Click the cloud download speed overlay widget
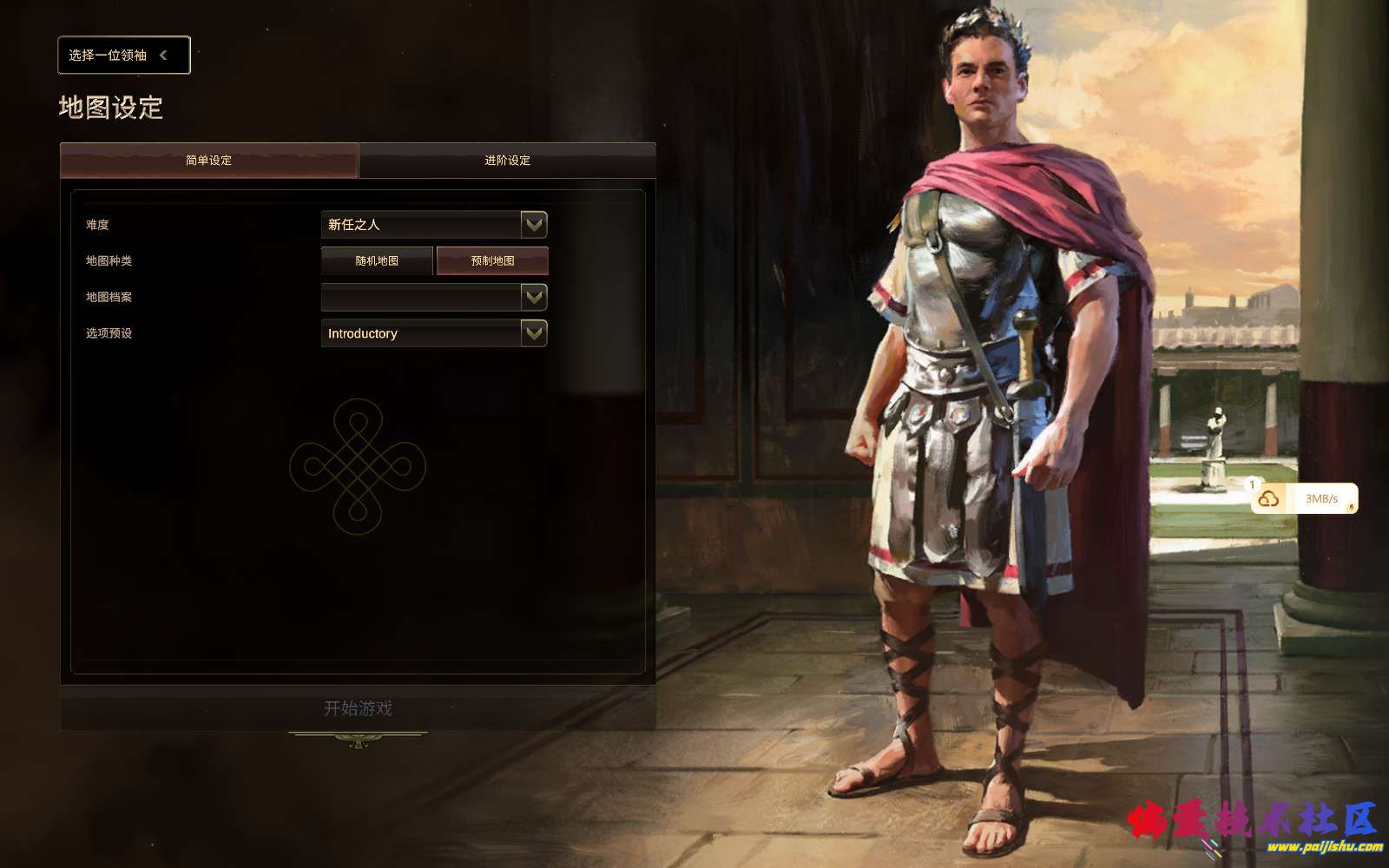Screen dimensions: 1389x868 [1304, 499]
